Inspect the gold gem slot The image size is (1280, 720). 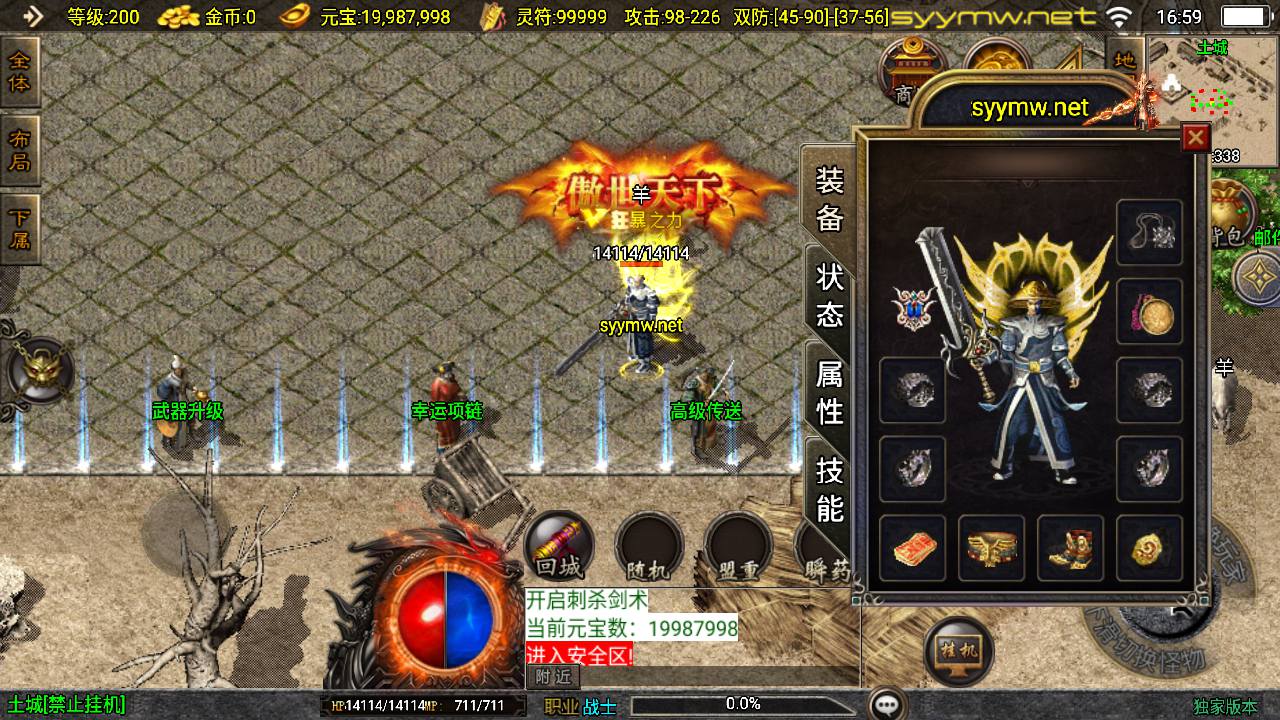(x=1149, y=548)
